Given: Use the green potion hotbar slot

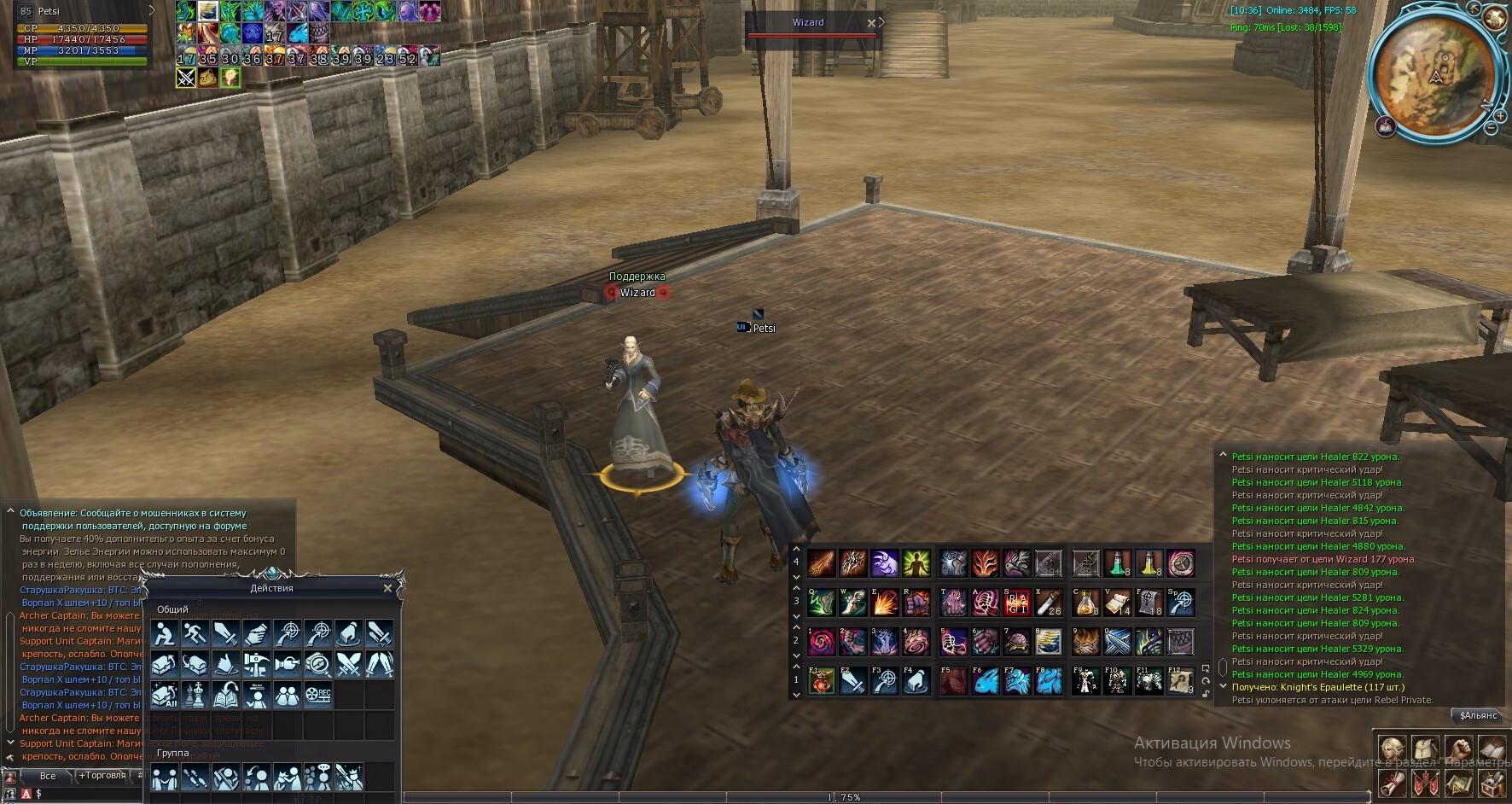Looking at the screenshot, I should (1117, 563).
